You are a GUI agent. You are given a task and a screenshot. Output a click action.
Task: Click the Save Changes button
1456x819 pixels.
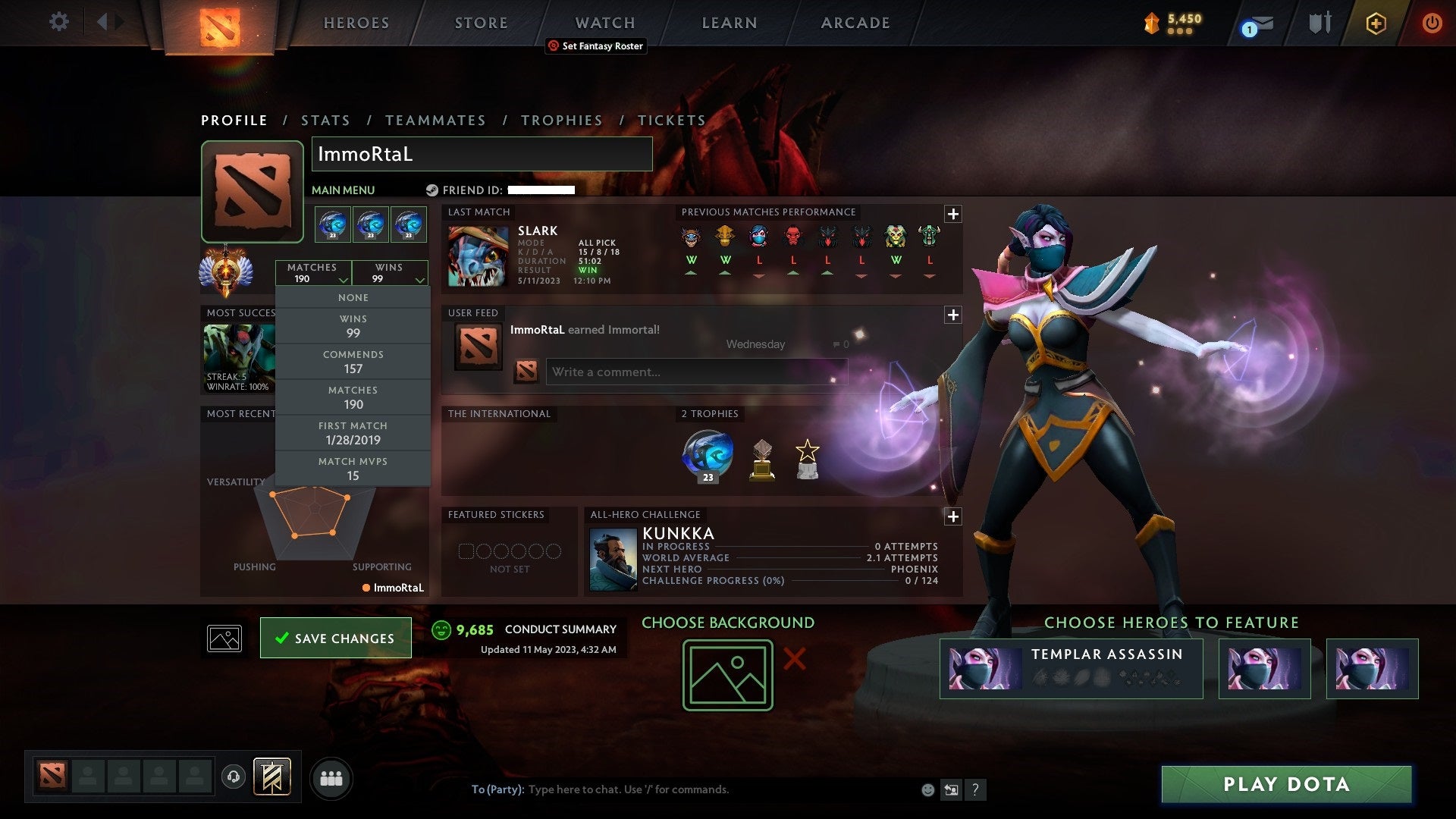tap(335, 638)
